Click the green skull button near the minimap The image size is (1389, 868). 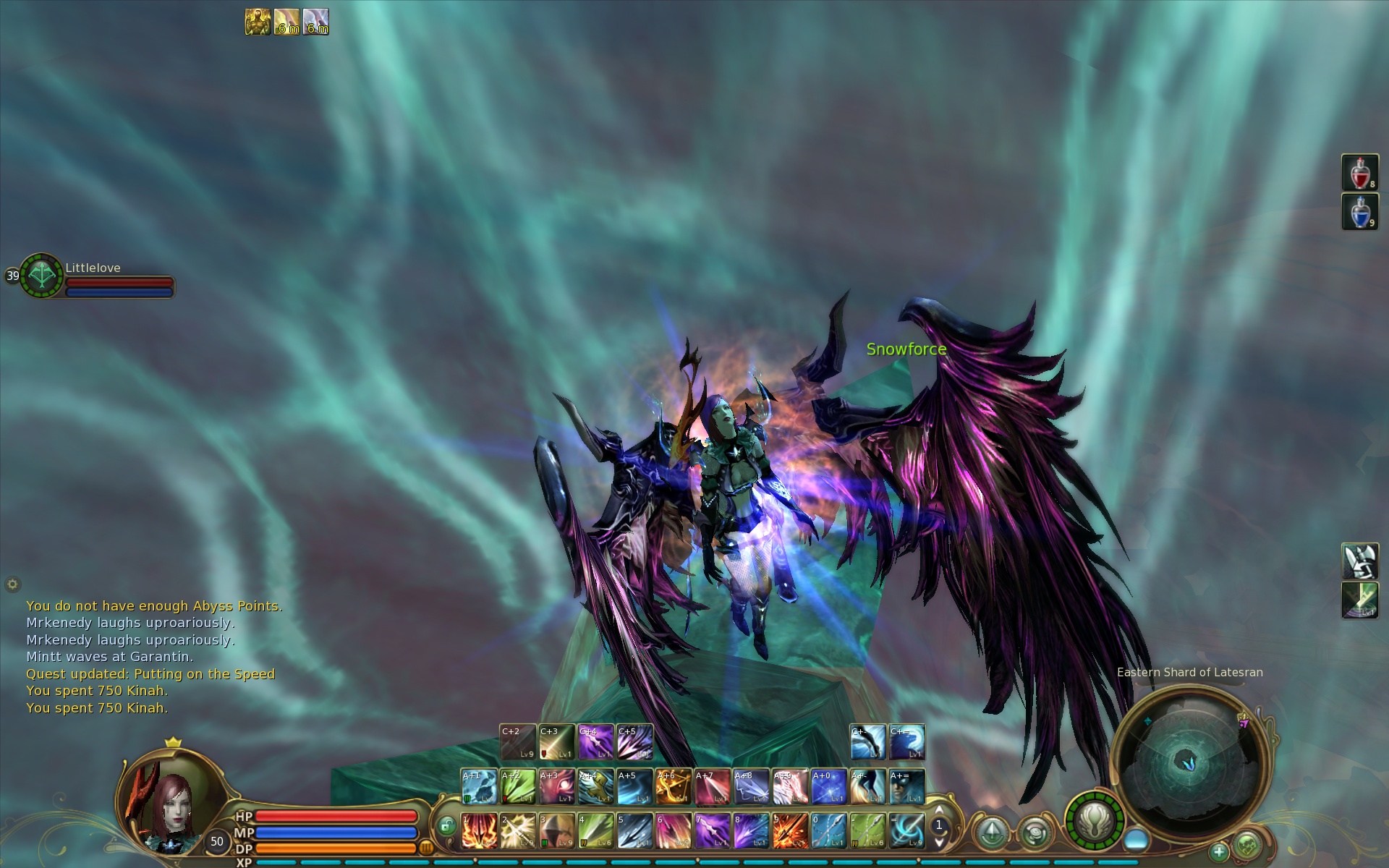(x=1246, y=844)
